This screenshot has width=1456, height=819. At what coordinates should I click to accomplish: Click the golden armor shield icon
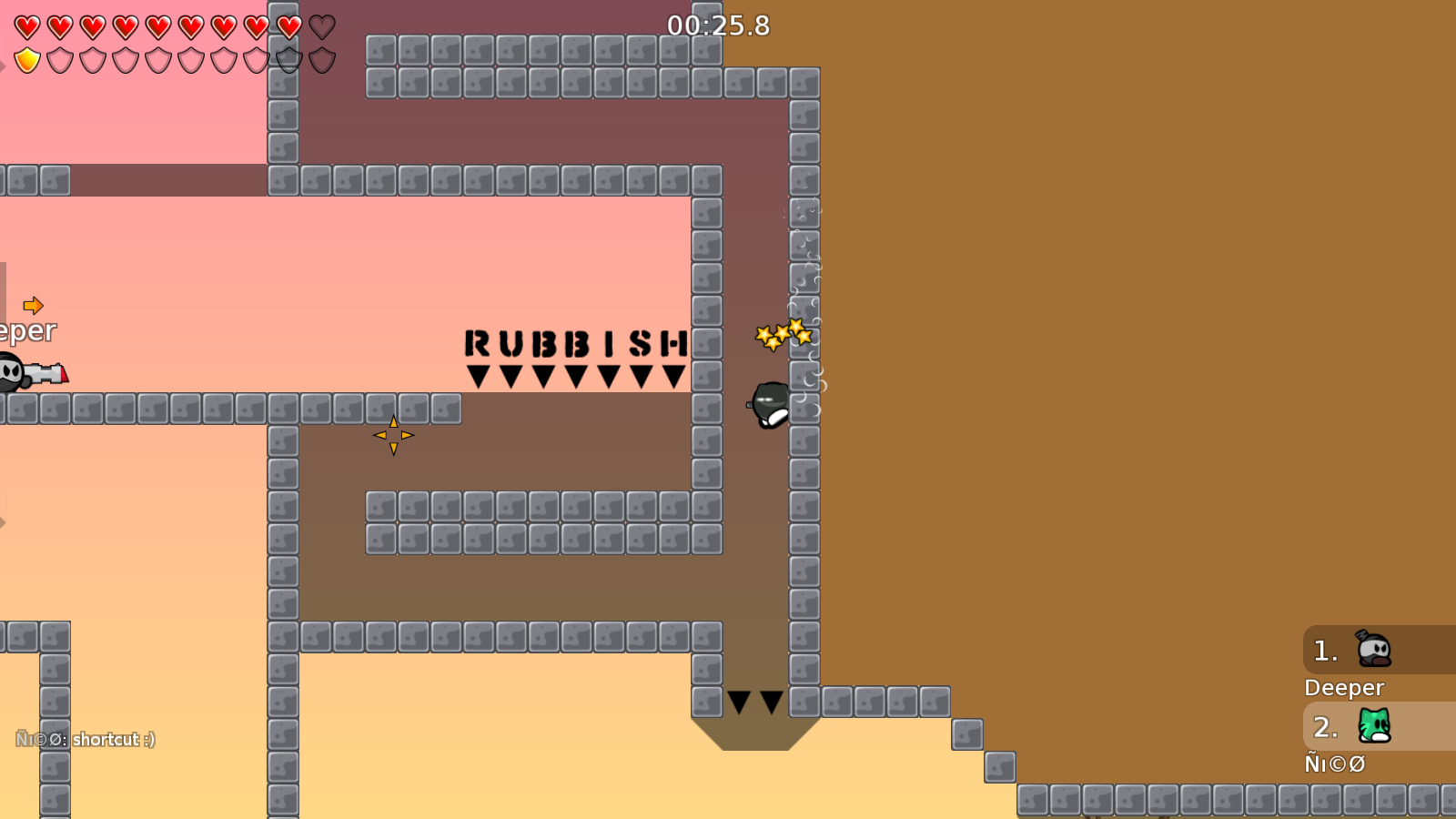tap(26, 59)
